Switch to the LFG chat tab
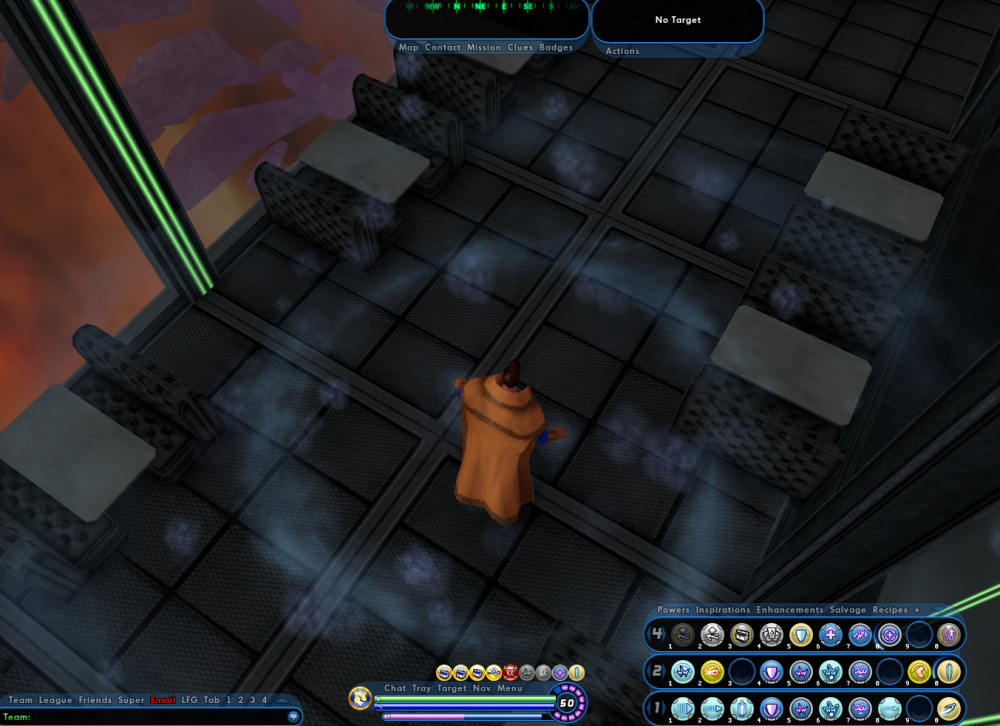Screen dimensions: 1000x726 (x=190, y=700)
